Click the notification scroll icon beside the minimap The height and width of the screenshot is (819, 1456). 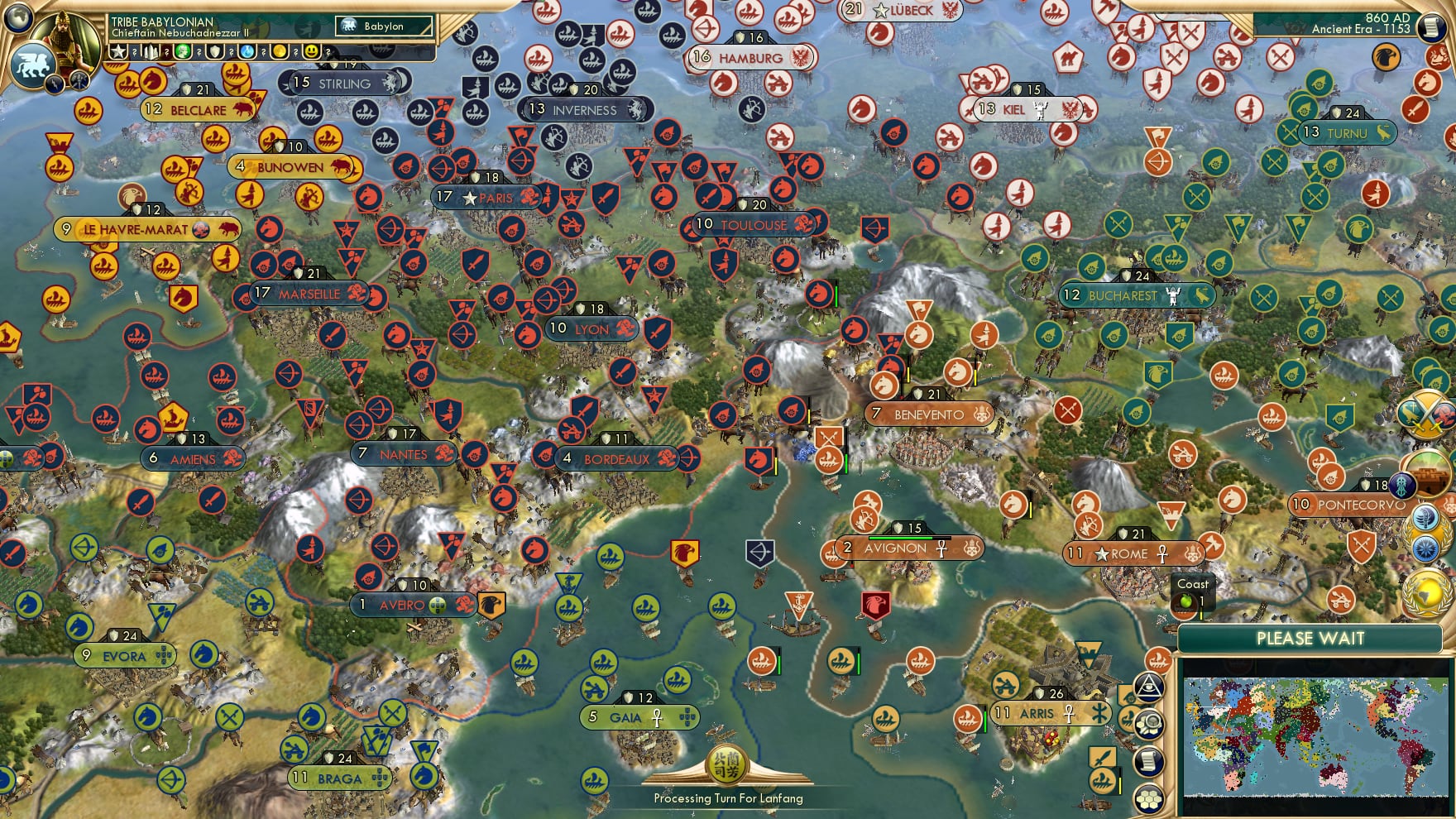[1149, 759]
